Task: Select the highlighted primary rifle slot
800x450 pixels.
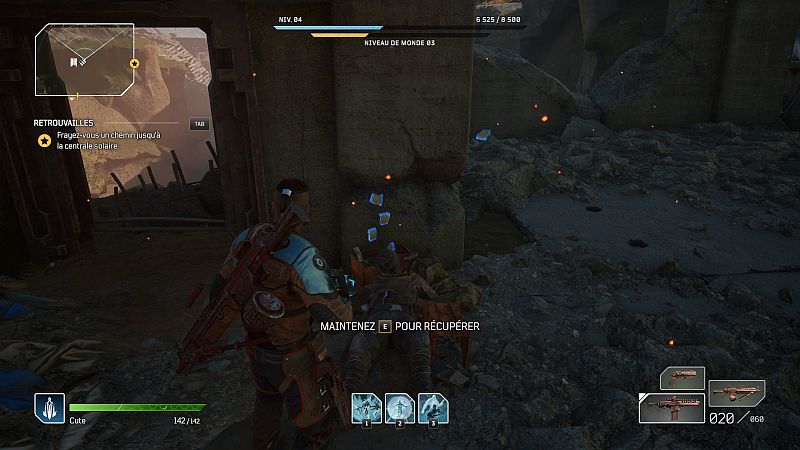Action: point(672,408)
